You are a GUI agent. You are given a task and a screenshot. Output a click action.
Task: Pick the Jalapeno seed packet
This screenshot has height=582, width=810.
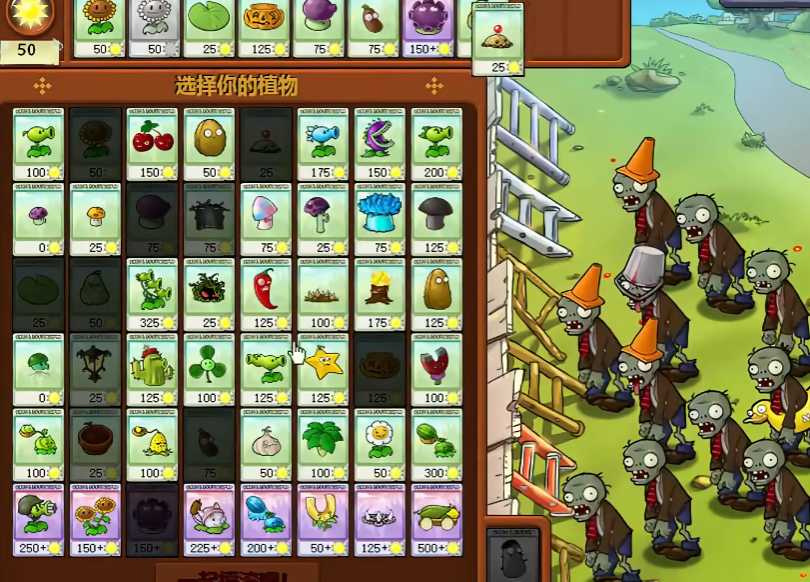click(266, 294)
